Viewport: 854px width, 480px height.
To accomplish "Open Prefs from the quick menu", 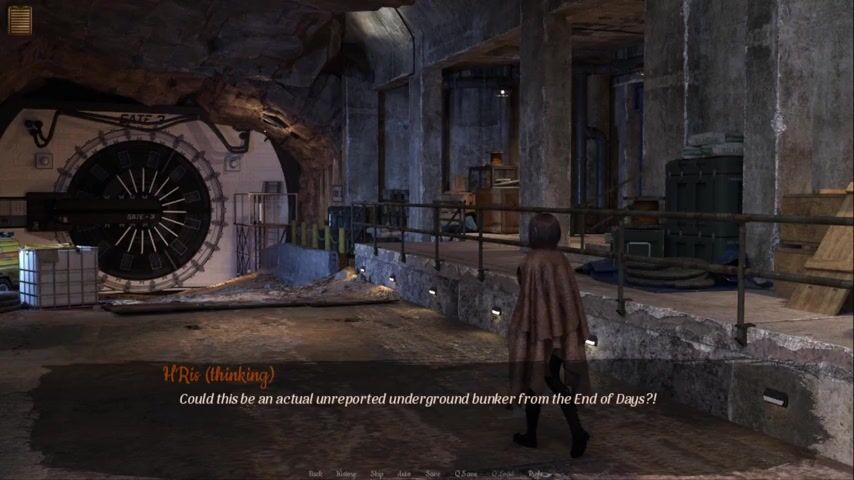I will (x=537, y=474).
